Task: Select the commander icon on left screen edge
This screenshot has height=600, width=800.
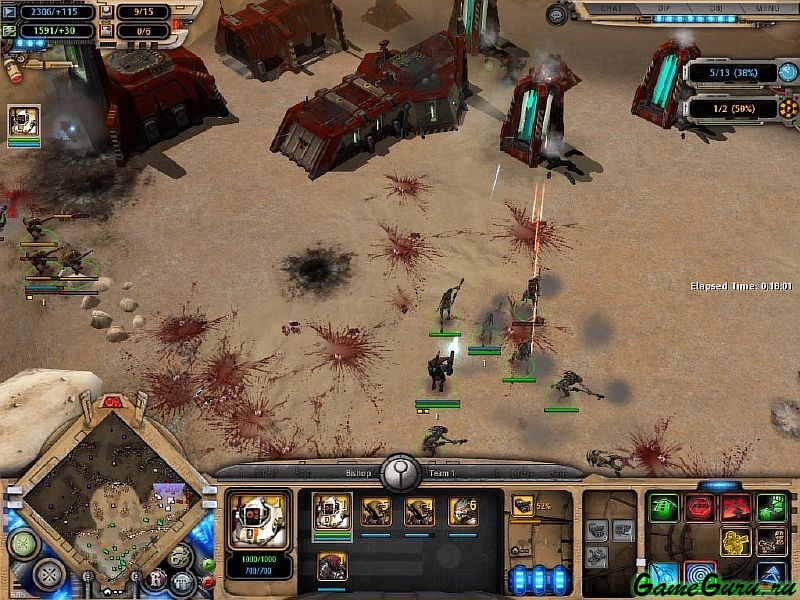Action: 24,123
